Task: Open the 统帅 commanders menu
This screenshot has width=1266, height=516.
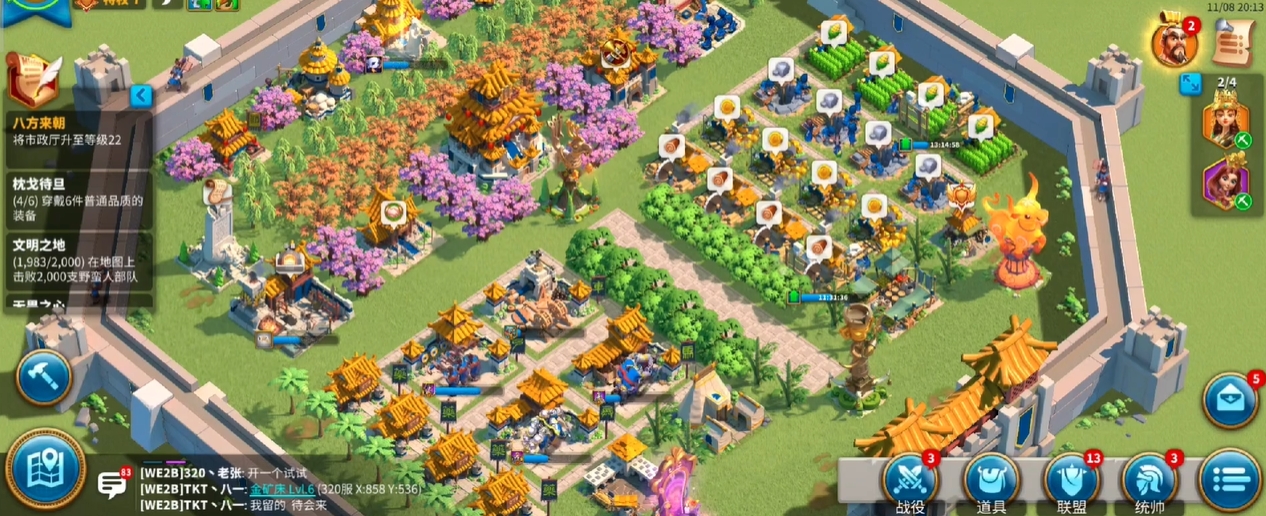Action: coord(1150,482)
